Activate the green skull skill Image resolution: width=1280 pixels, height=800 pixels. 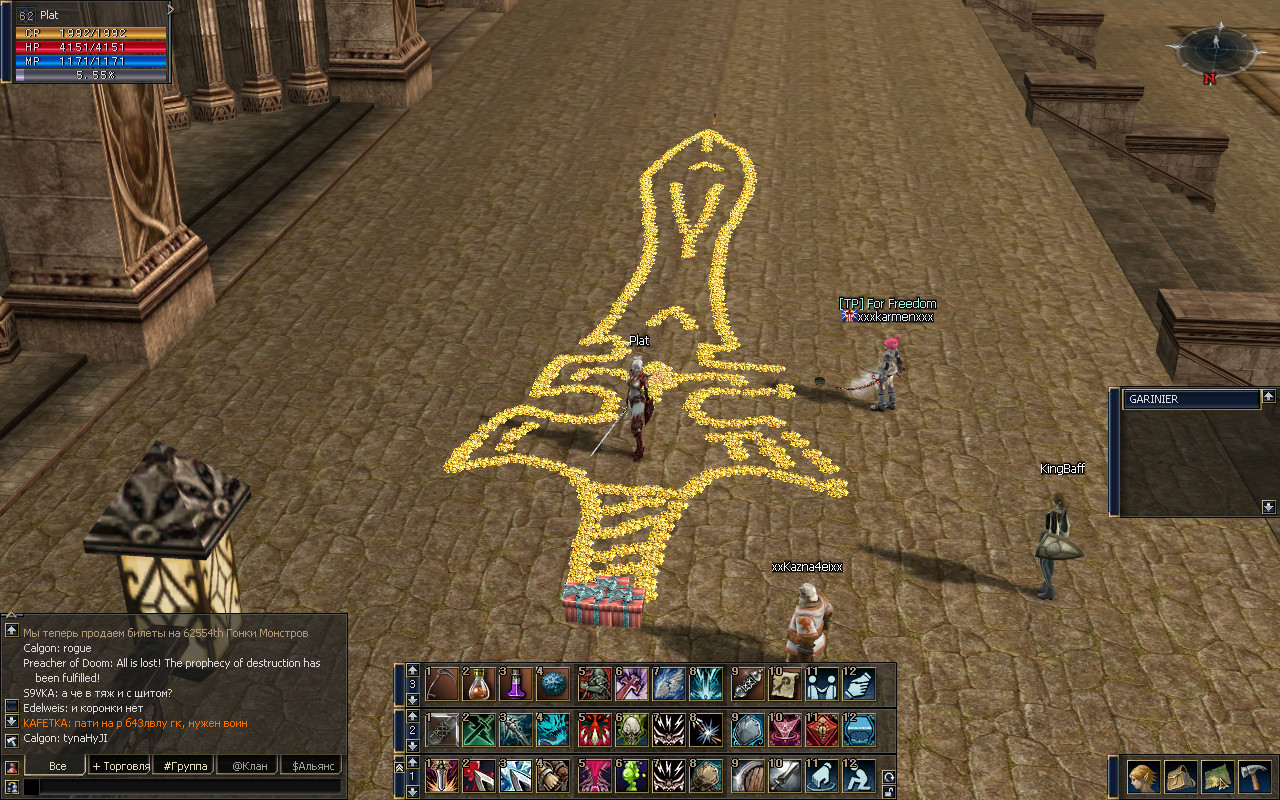tap(631, 730)
